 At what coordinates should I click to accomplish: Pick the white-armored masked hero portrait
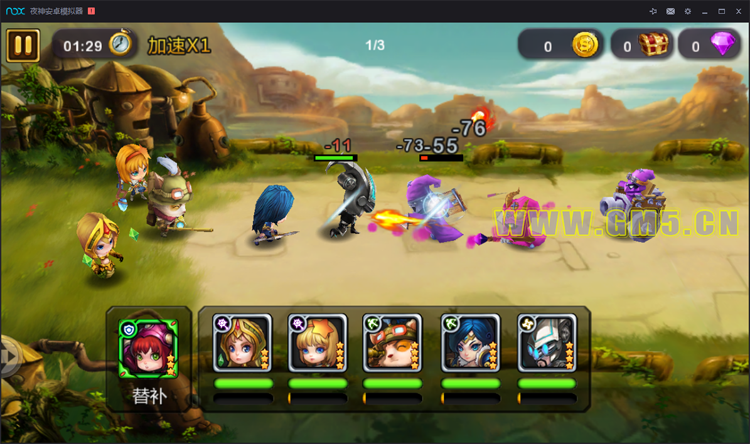pyautogui.click(x=547, y=343)
